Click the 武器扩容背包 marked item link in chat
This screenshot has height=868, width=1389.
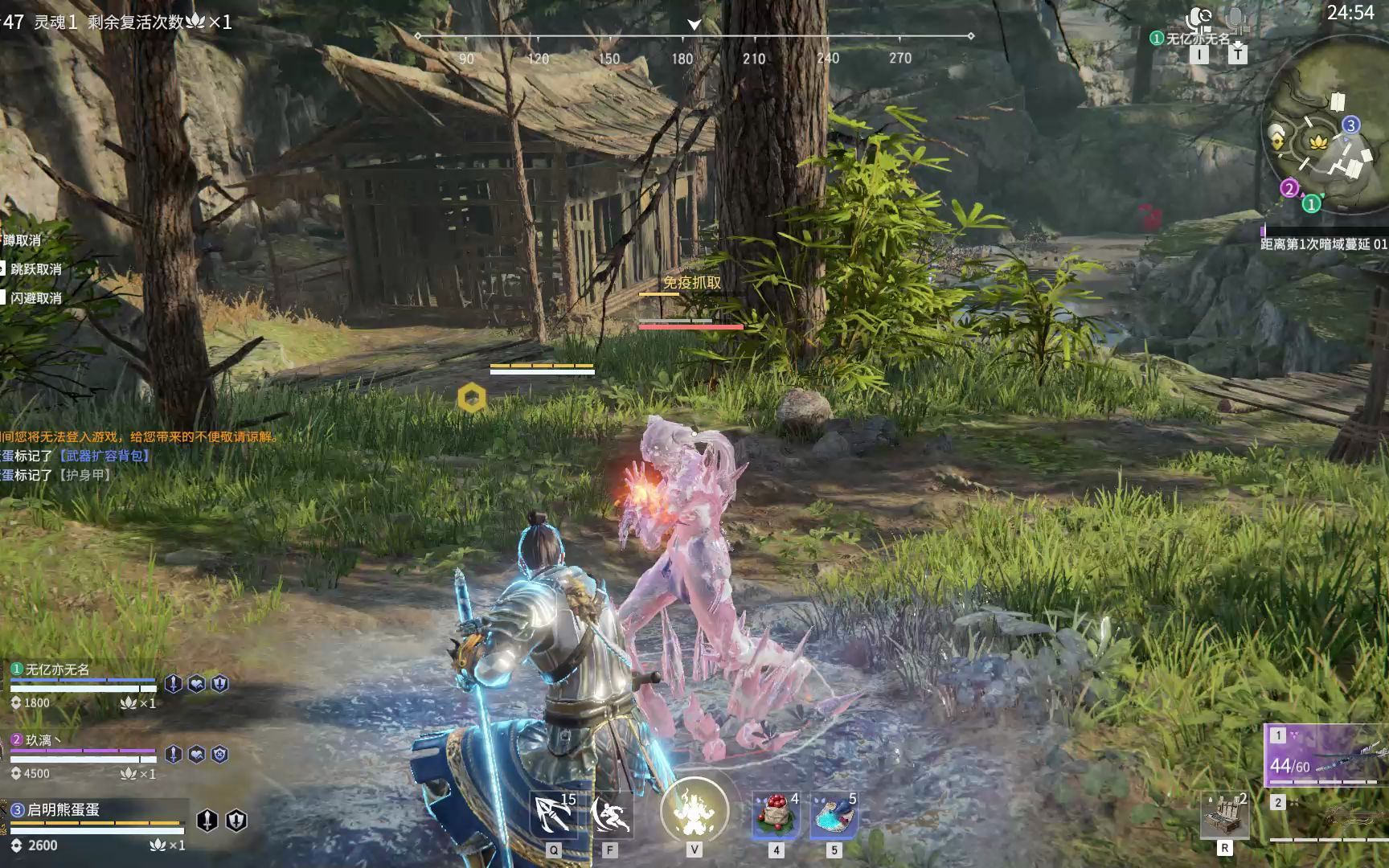[104, 456]
